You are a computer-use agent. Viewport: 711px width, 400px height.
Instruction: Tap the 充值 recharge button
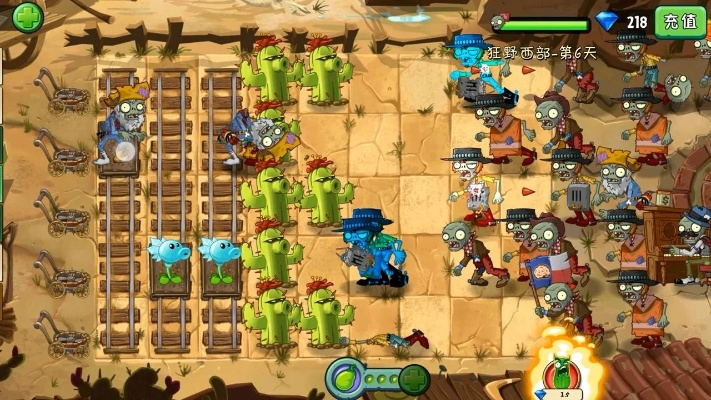click(680, 21)
